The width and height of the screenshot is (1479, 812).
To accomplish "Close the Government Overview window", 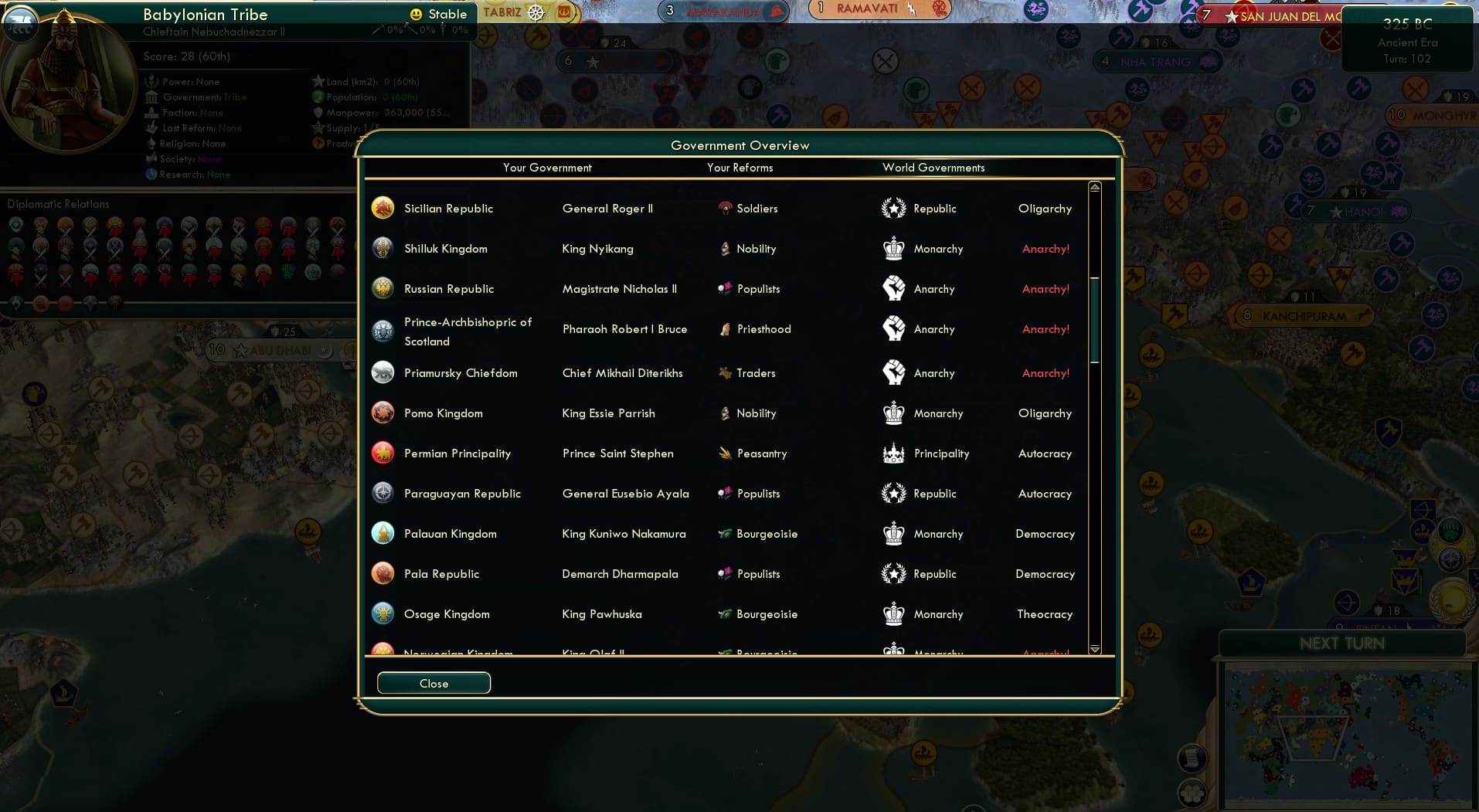I will [x=433, y=683].
